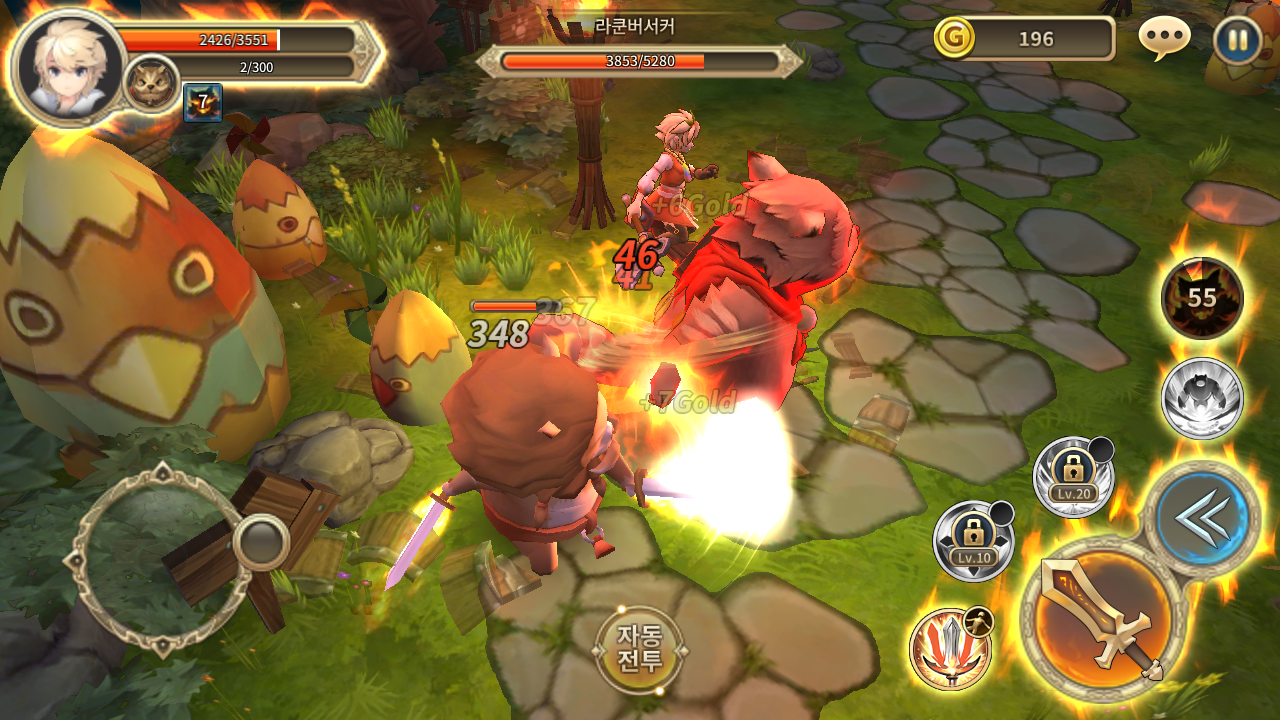Image resolution: width=1280 pixels, height=720 pixels.
Task: Open the chat speech bubble
Action: click(1164, 39)
